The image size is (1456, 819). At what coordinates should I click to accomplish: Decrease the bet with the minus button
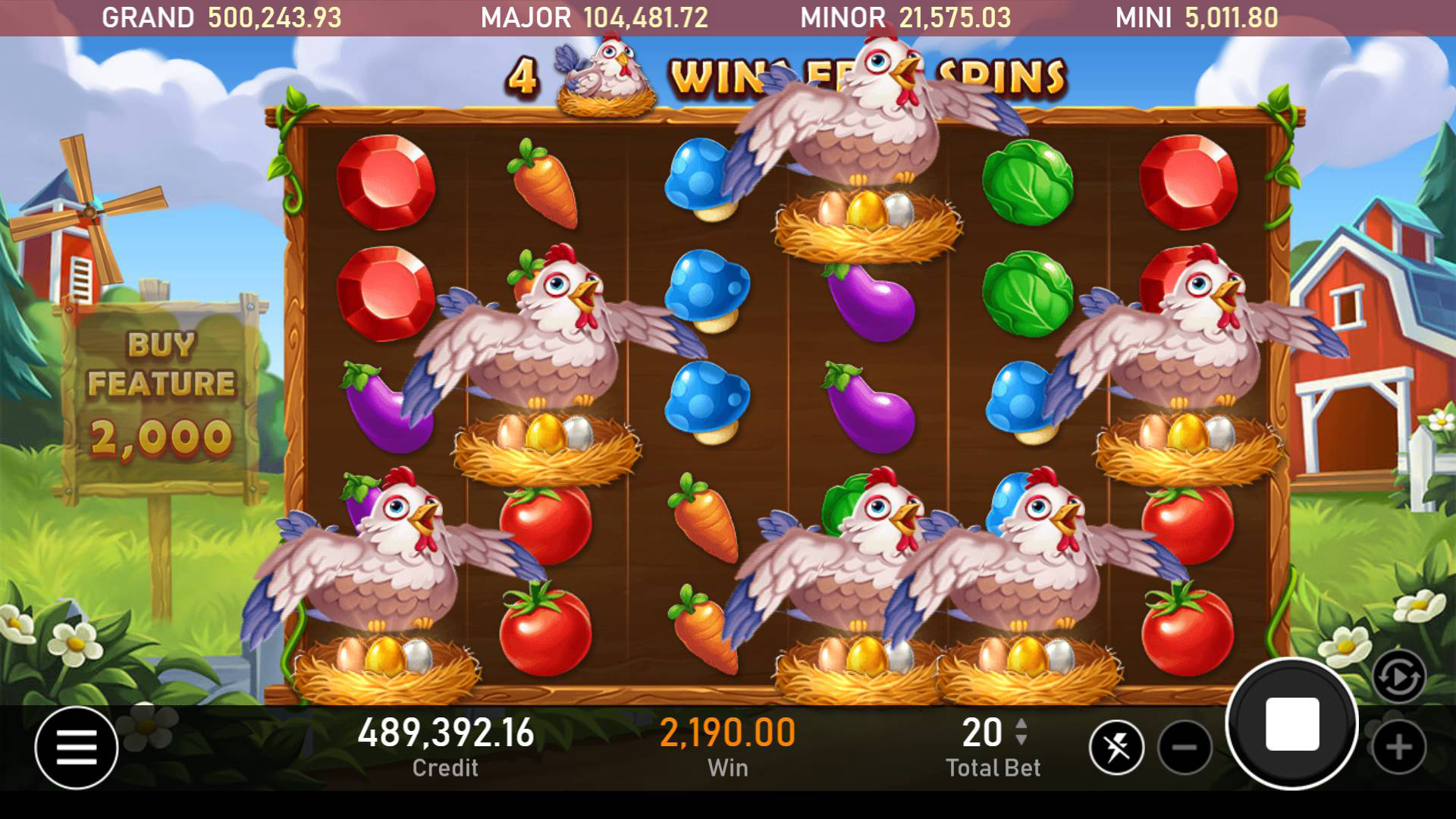coord(1185,748)
